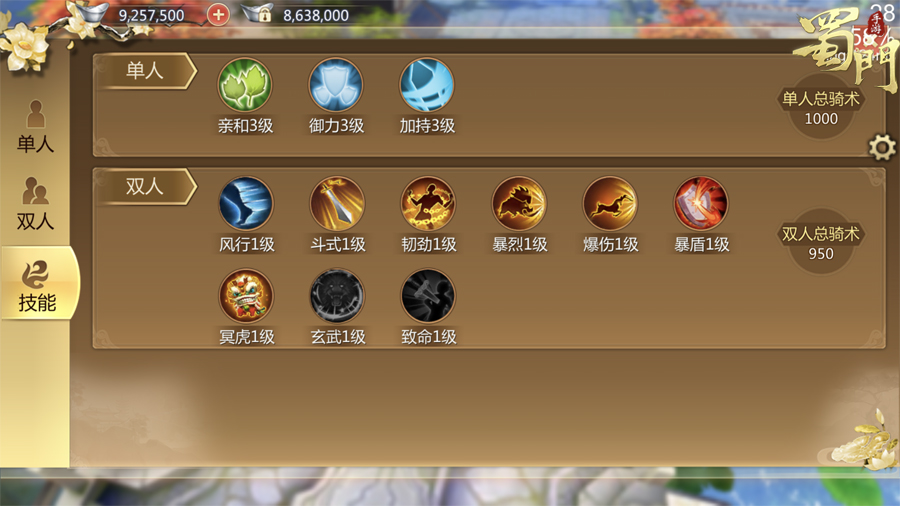Tap the locked 玄武1级 skill
Screen dimensions: 900x506
point(336,297)
